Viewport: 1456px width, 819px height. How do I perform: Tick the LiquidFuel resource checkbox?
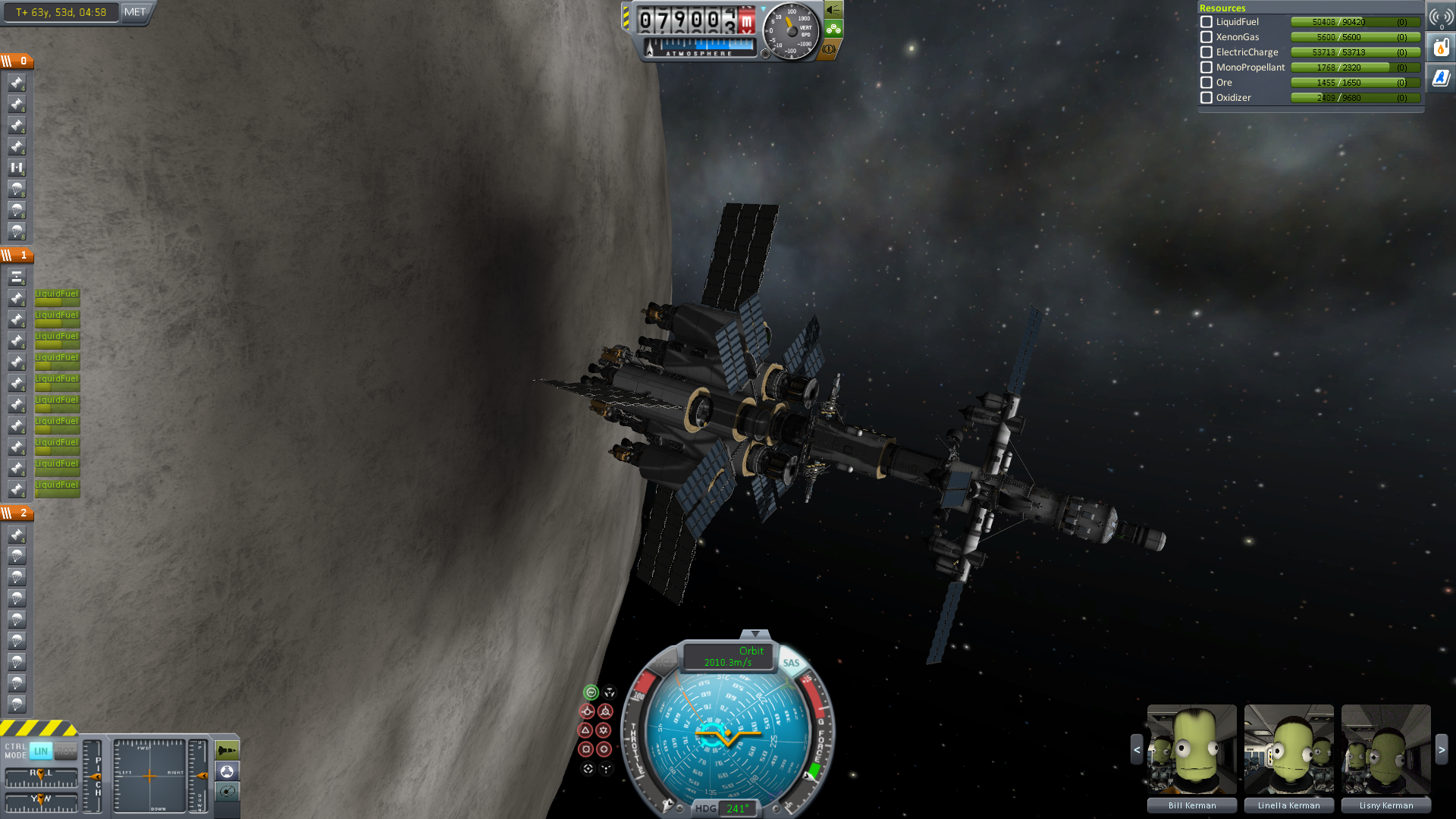pyautogui.click(x=1207, y=22)
